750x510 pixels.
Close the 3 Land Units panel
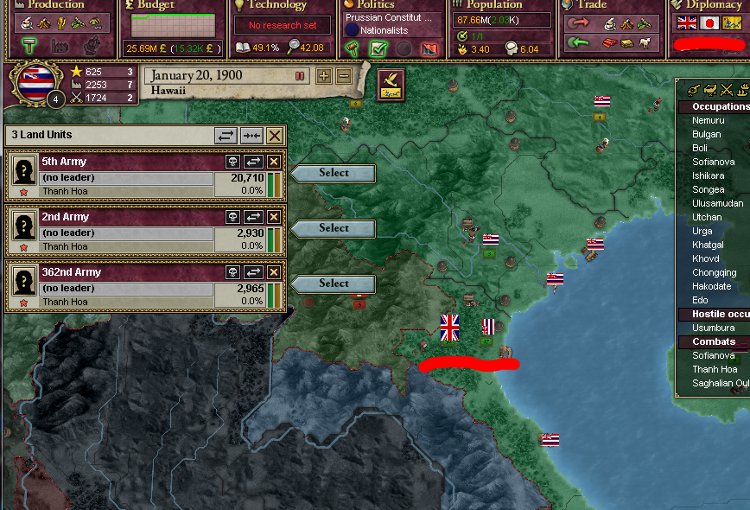click(274, 135)
